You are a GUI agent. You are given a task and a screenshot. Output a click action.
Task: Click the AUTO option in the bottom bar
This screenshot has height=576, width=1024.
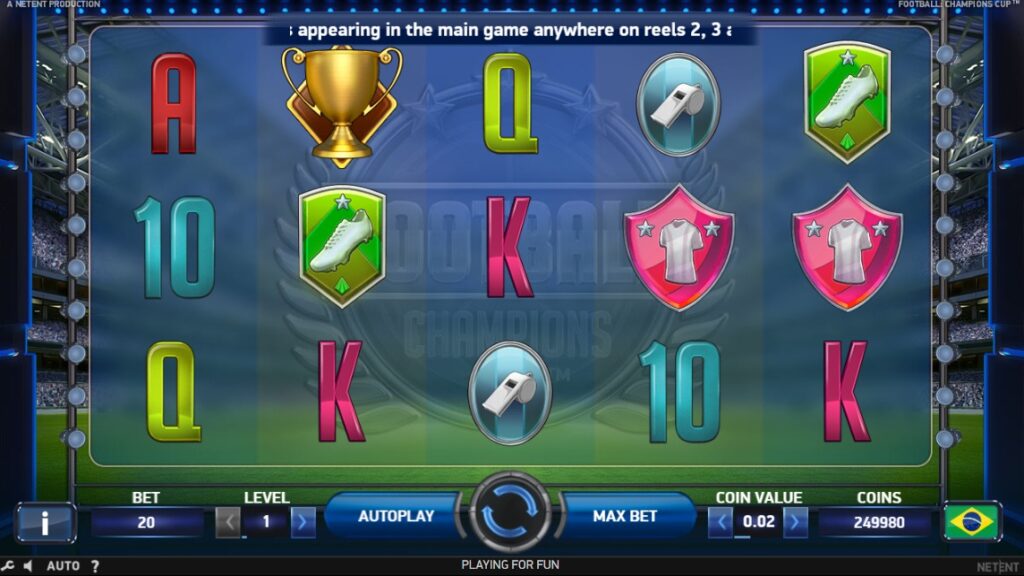[63, 566]
